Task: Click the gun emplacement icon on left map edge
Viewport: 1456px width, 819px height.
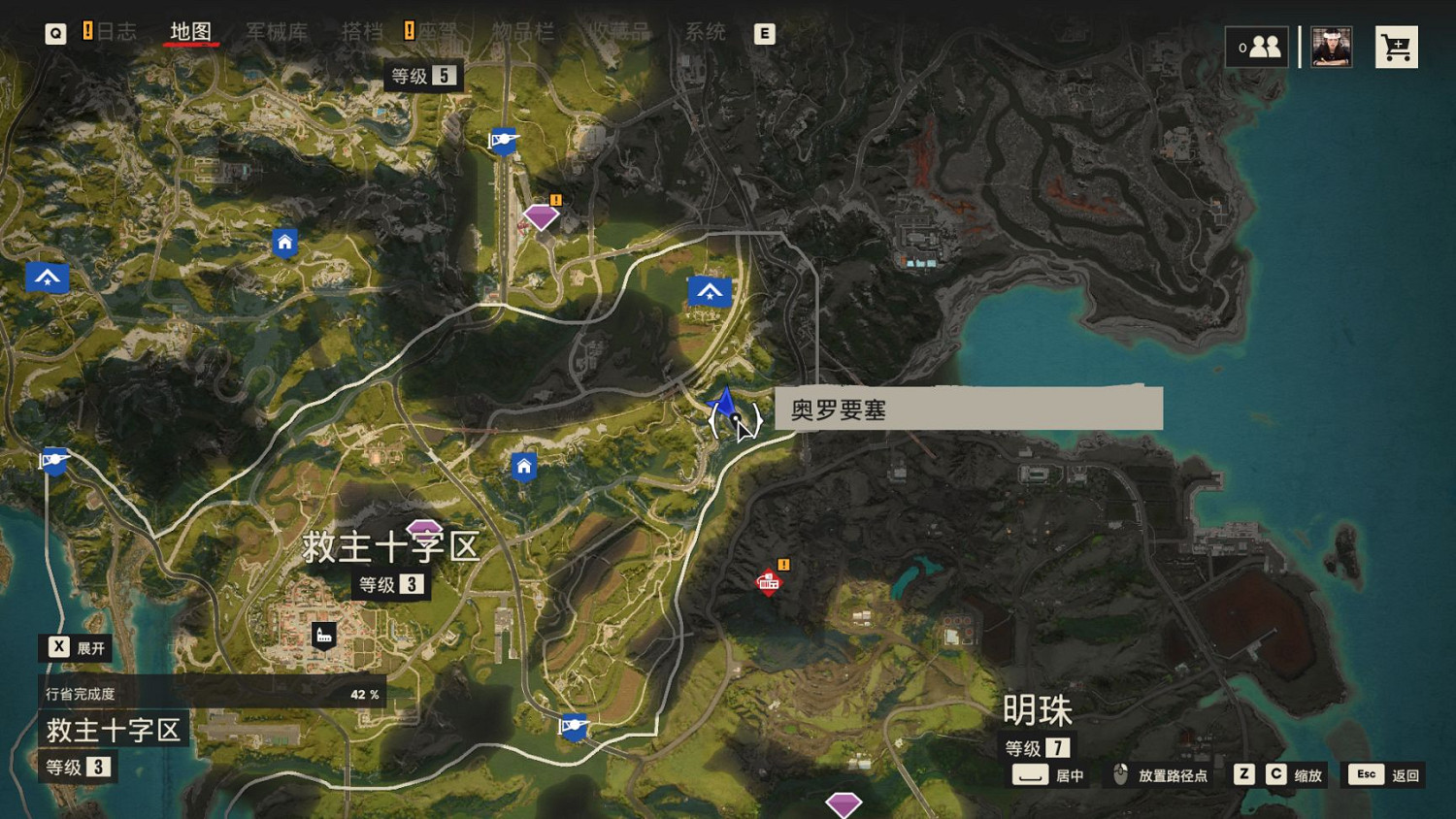Action: pyautogui.click(x=53, y=460)
